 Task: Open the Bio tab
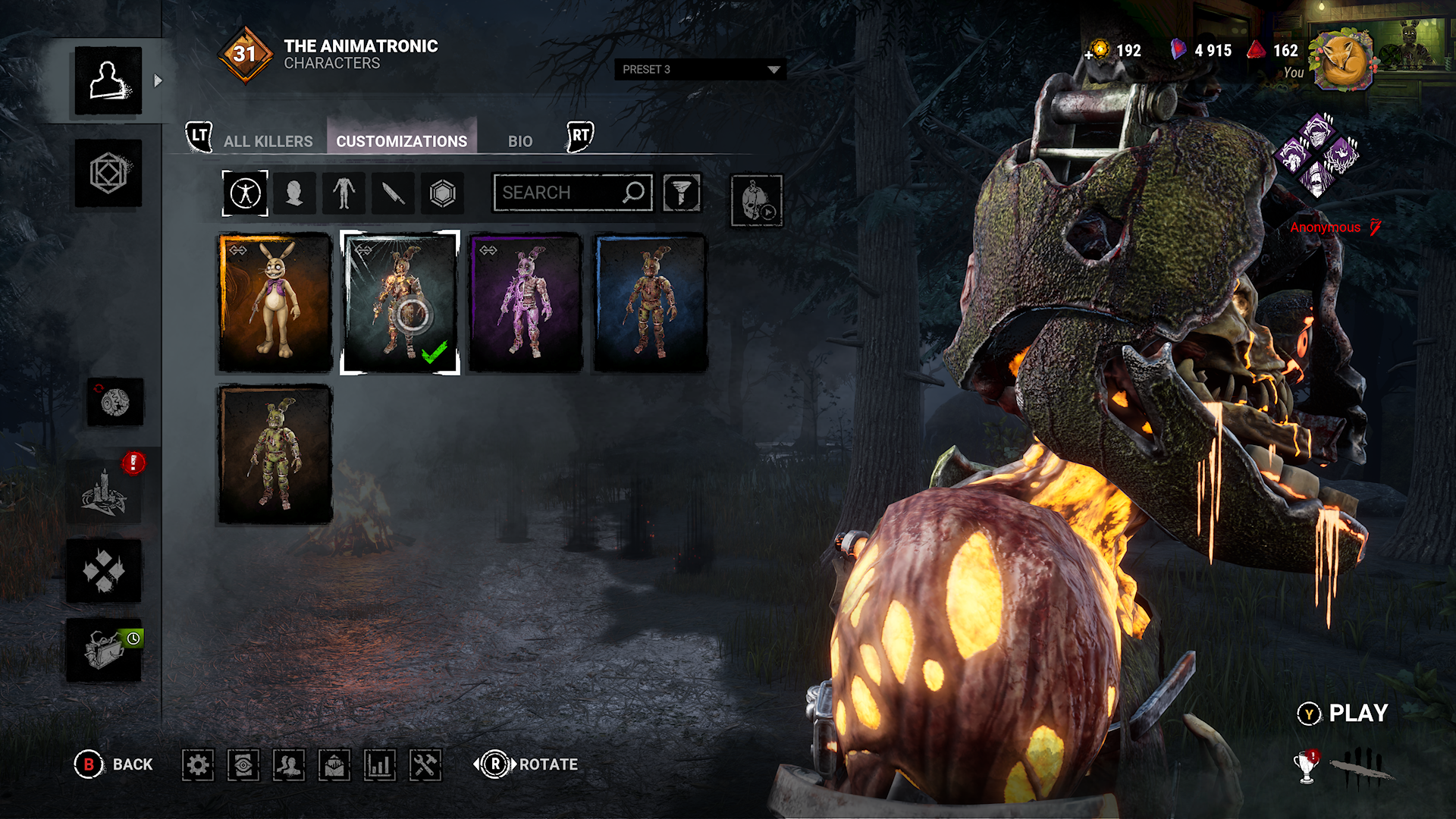(520, 141)
